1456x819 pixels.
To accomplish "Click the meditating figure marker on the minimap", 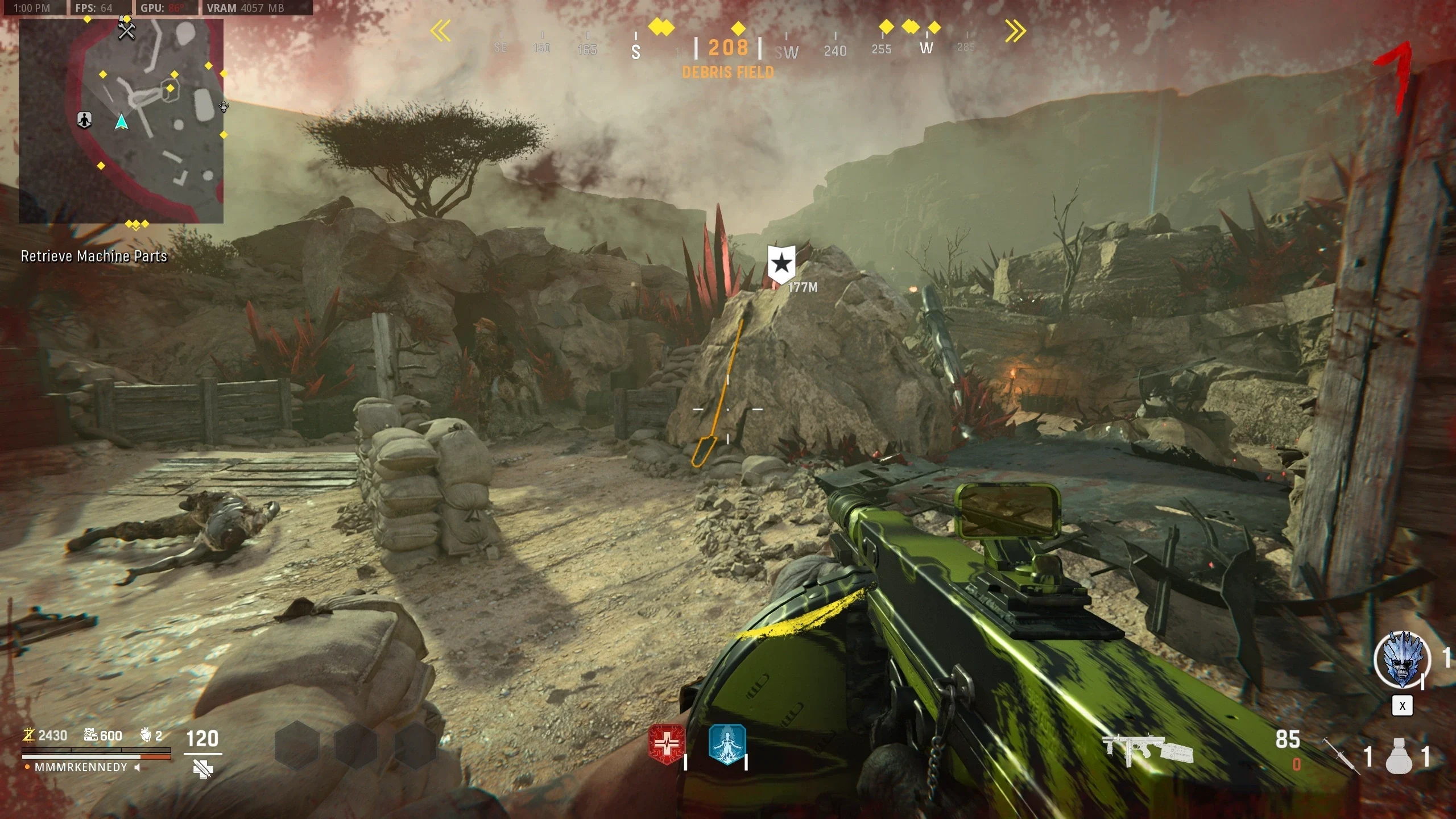I will [x=84, y=120].
